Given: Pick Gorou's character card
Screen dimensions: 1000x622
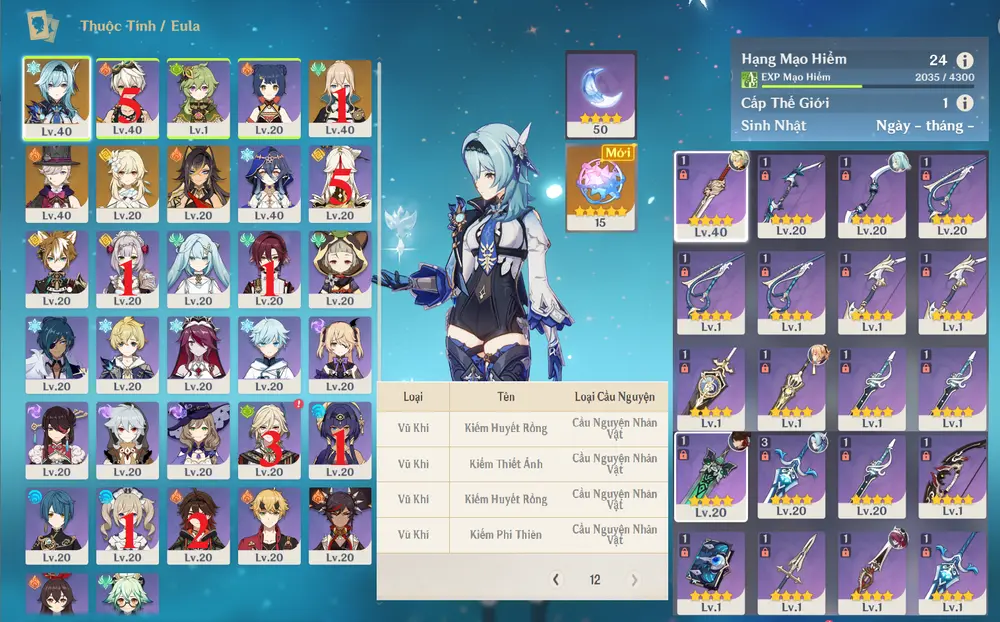Looking at the screenshot, I should [x=56, y=270].
